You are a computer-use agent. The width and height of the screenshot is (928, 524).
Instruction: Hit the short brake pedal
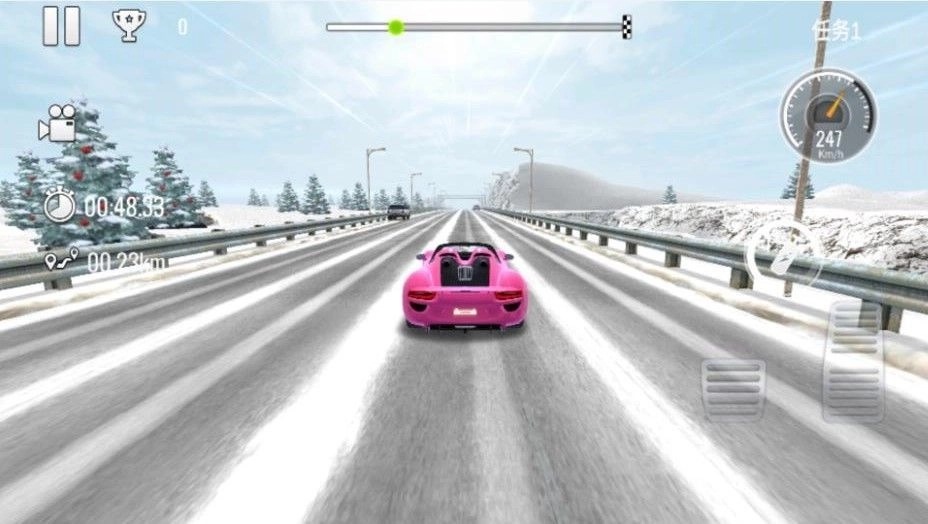coord(733,388)
